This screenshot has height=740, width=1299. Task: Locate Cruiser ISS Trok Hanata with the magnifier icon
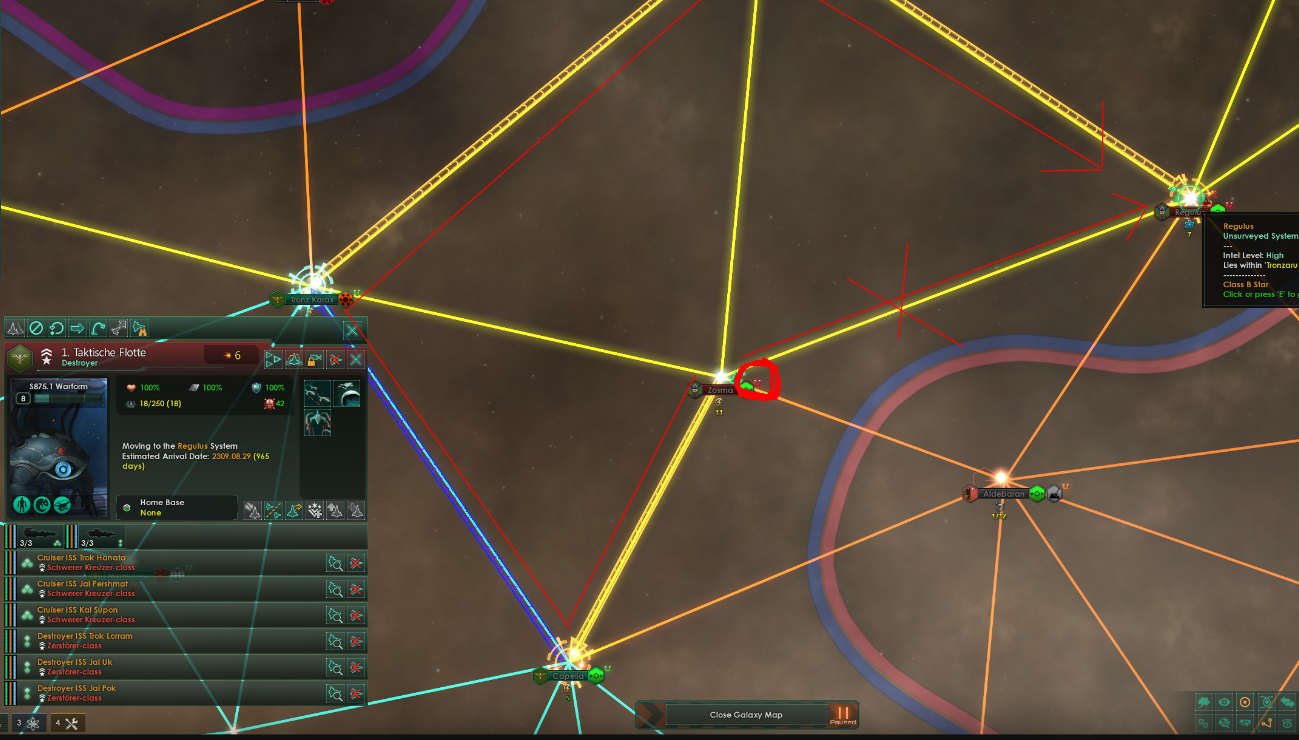pyautogui.click(x=335, y=562)
